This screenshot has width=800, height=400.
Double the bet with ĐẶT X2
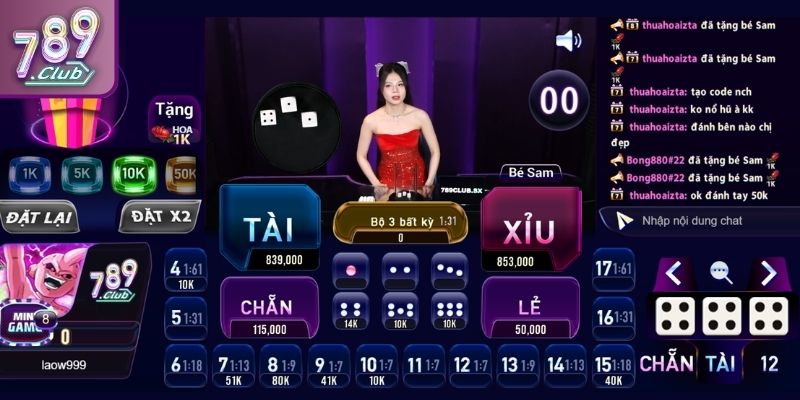coord(160,217)
